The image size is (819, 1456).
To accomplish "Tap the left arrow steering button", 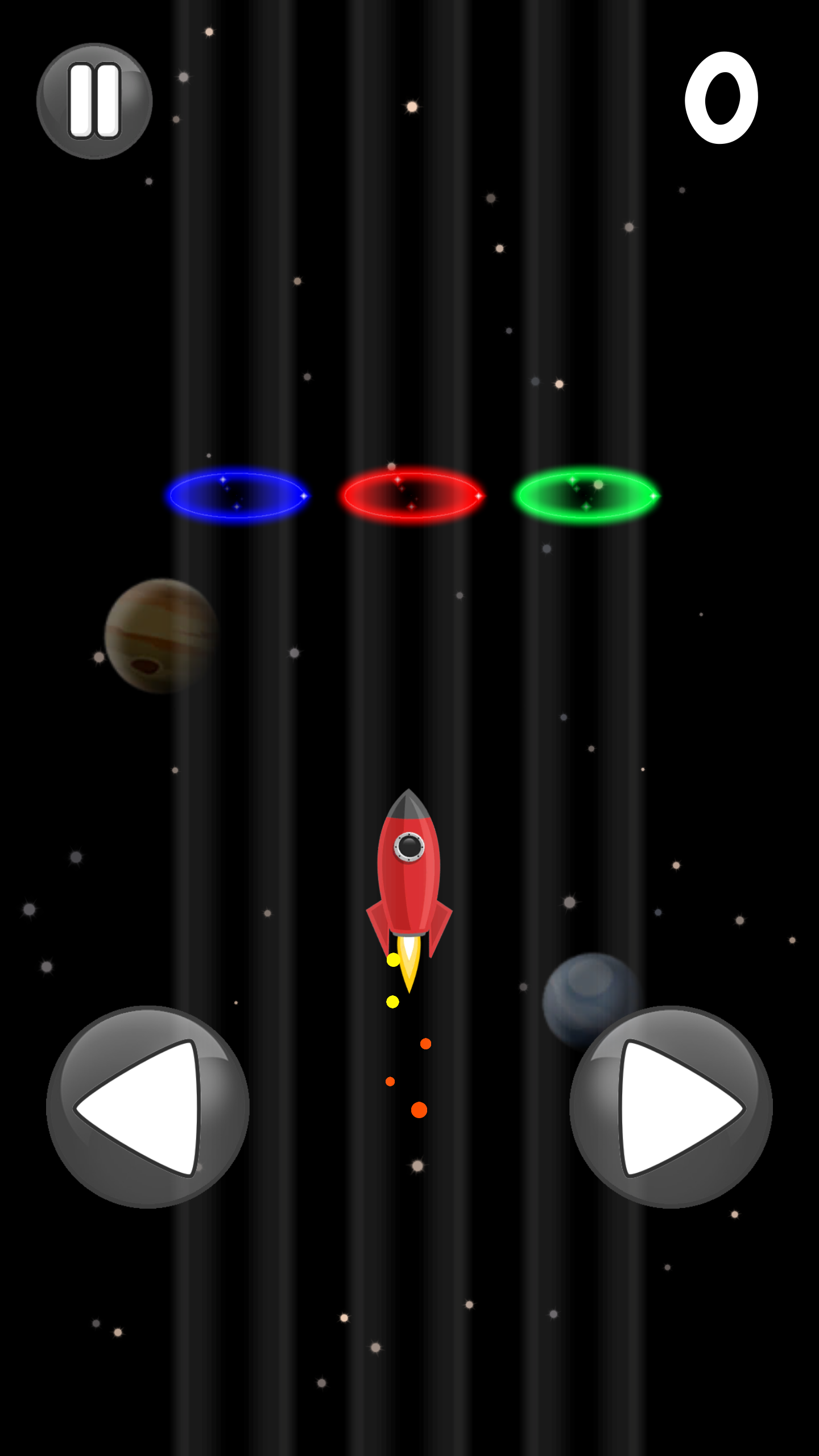I will click(147, 1107).
